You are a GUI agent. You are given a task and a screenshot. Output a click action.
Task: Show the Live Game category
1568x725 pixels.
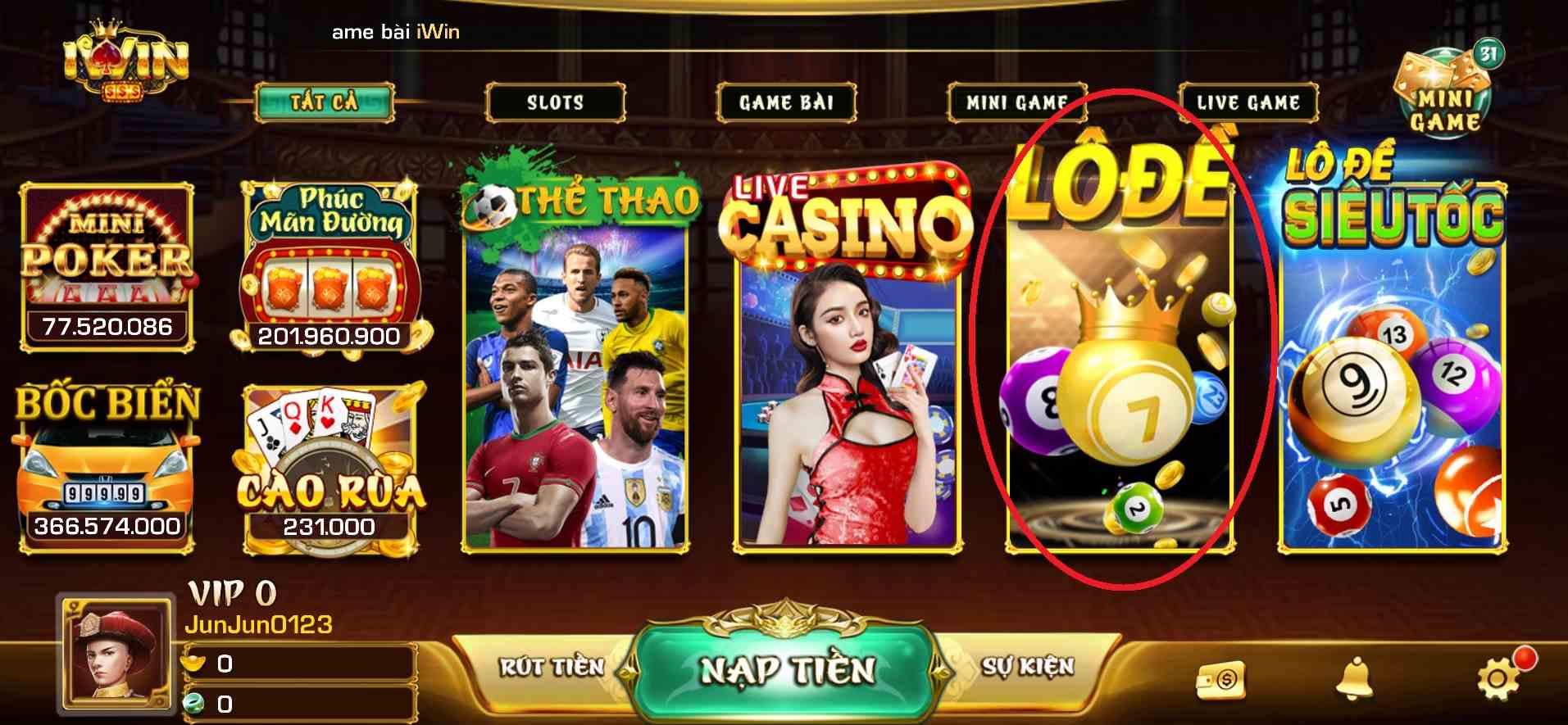(1248, 102)
